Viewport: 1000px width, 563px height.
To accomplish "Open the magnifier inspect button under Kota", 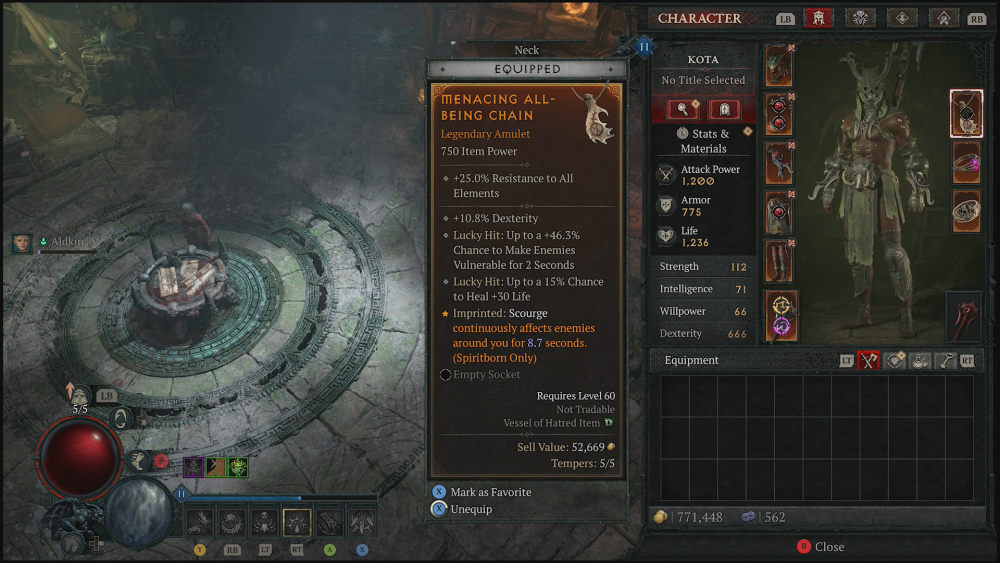I will click(x=682, y=109).
